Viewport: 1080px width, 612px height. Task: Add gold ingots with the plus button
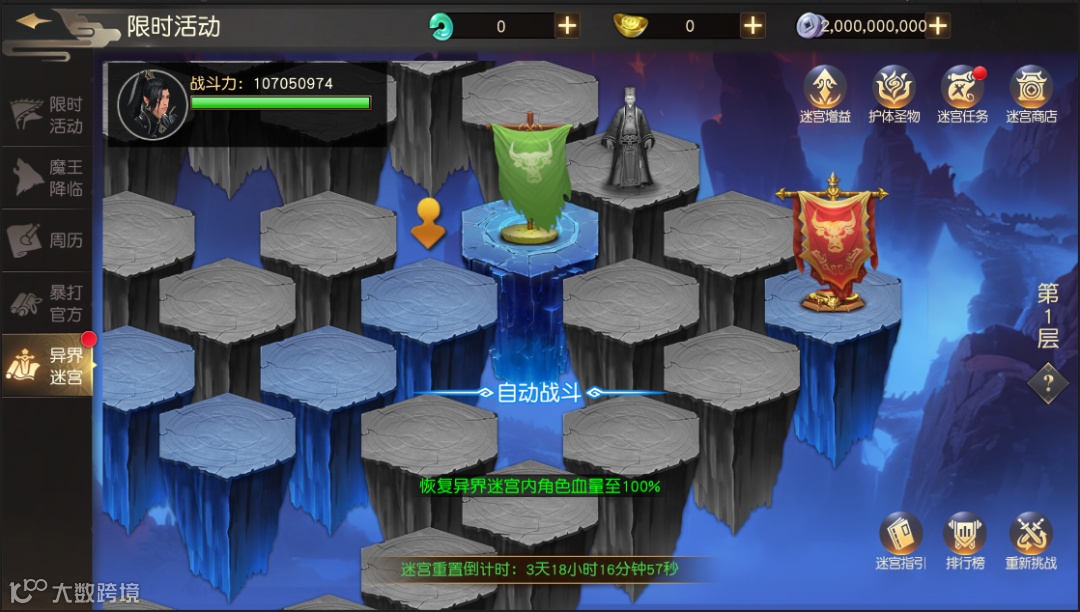[753, 26]
